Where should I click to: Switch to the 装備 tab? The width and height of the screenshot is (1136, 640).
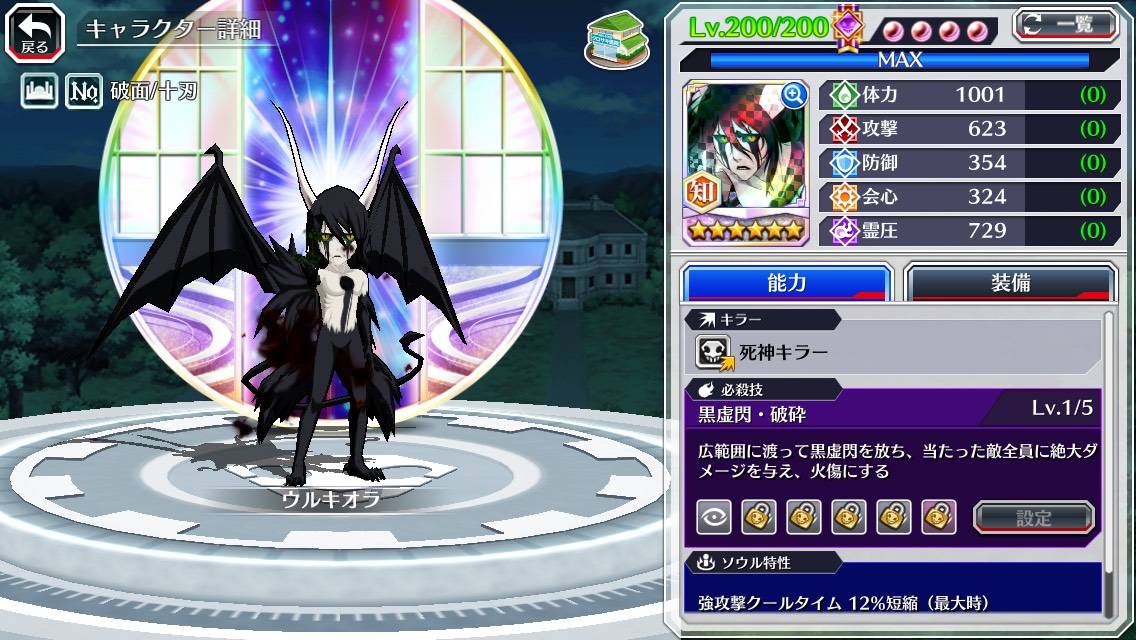(1010, 283)
